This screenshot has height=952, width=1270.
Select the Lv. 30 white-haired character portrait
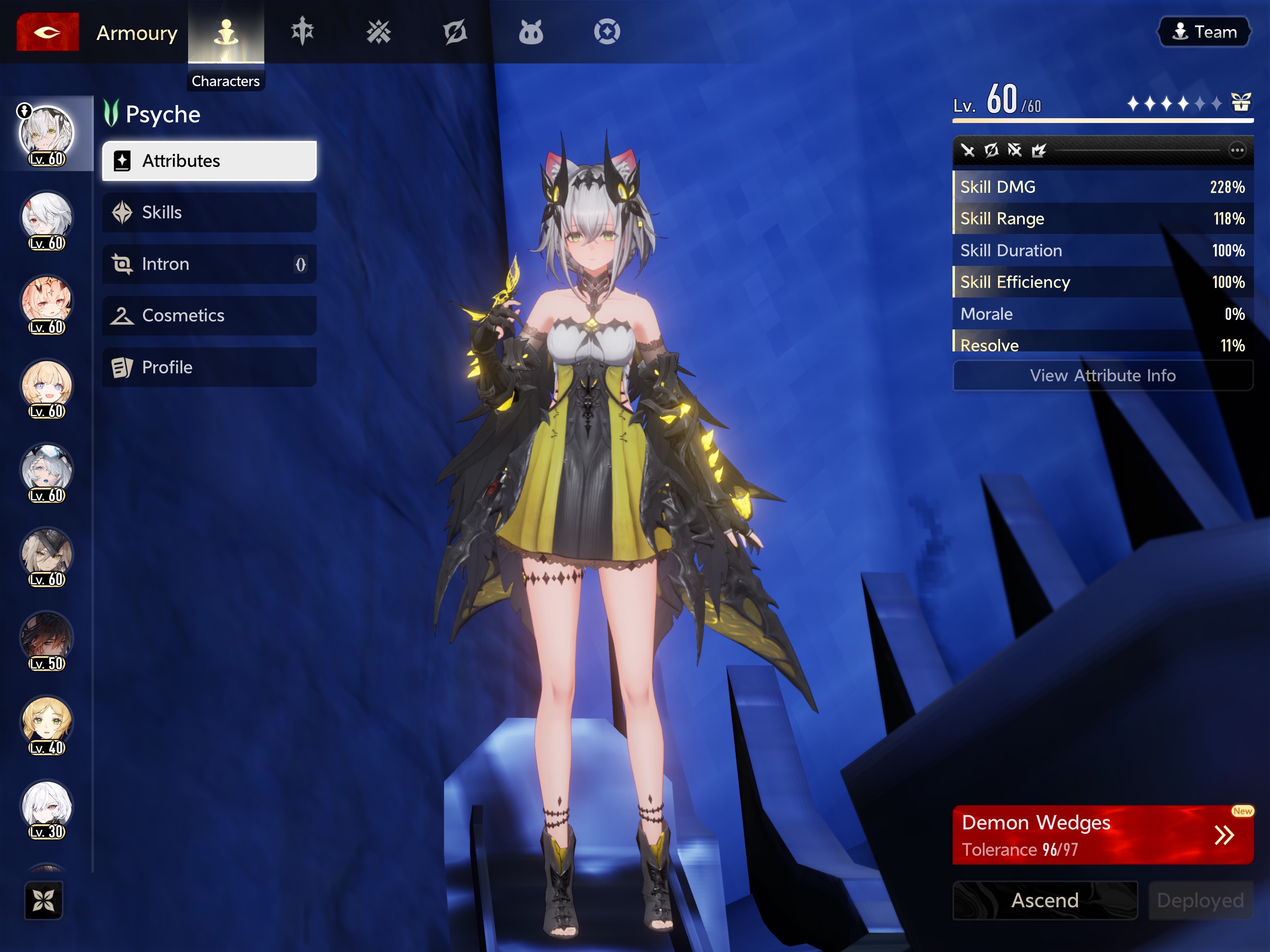(47, 807)
